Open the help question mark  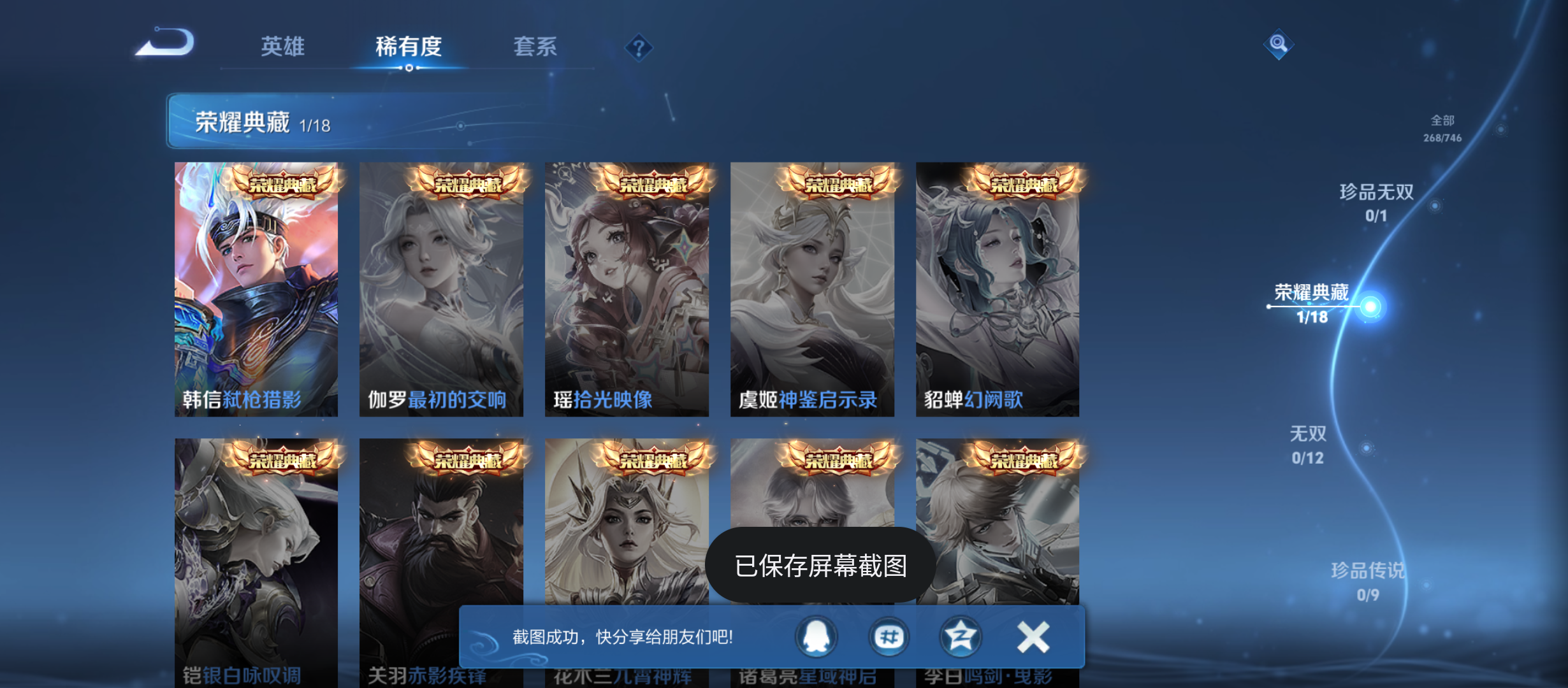click(639, 48)
